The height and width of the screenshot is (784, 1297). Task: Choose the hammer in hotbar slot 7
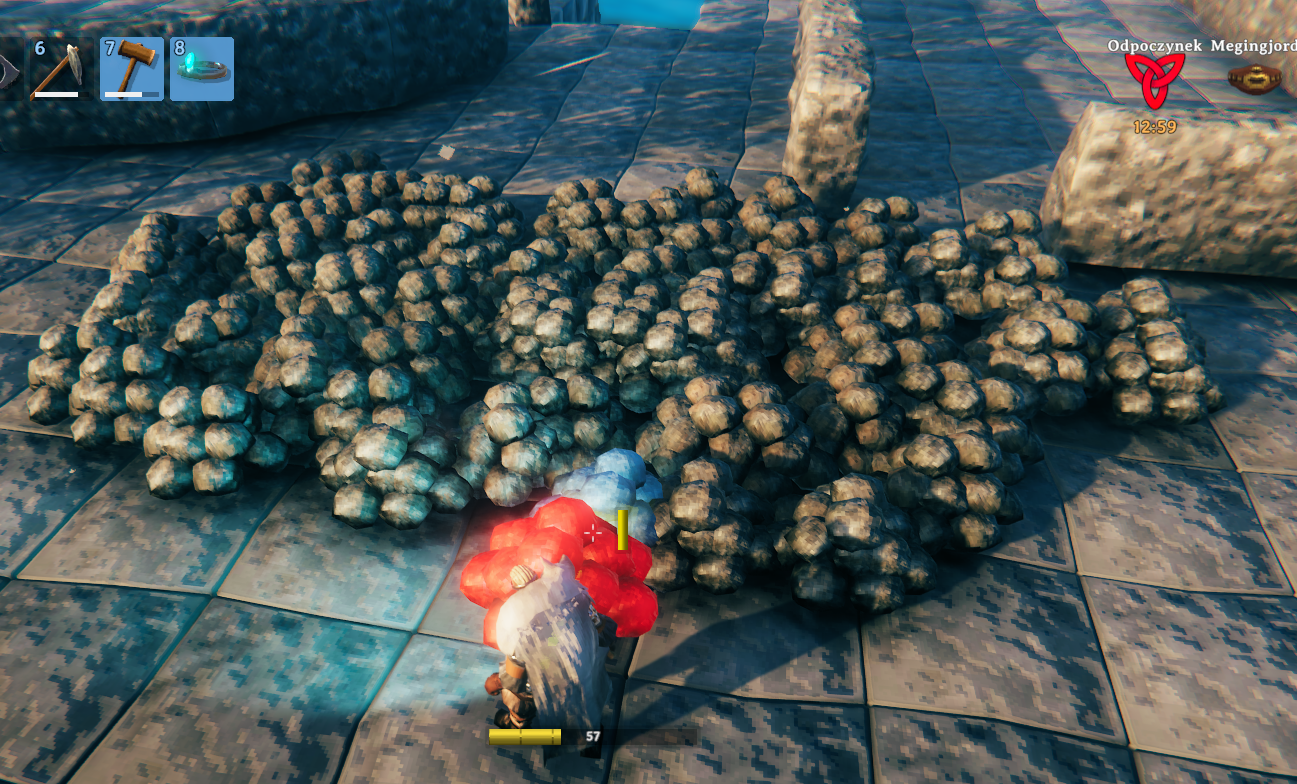pyautogui.click(x=132, y=69)
